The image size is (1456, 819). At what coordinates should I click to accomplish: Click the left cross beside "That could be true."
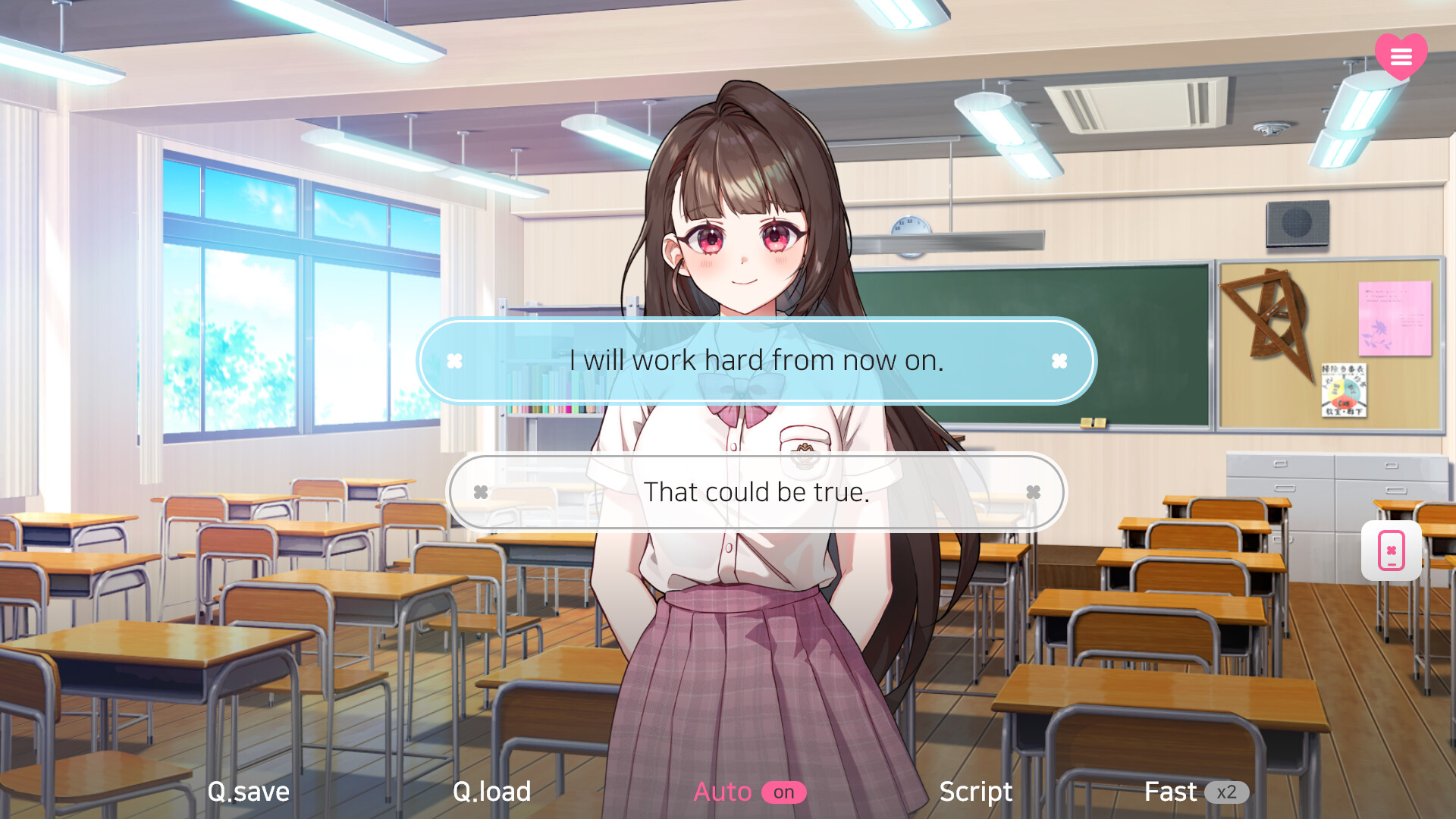point(481,492)
